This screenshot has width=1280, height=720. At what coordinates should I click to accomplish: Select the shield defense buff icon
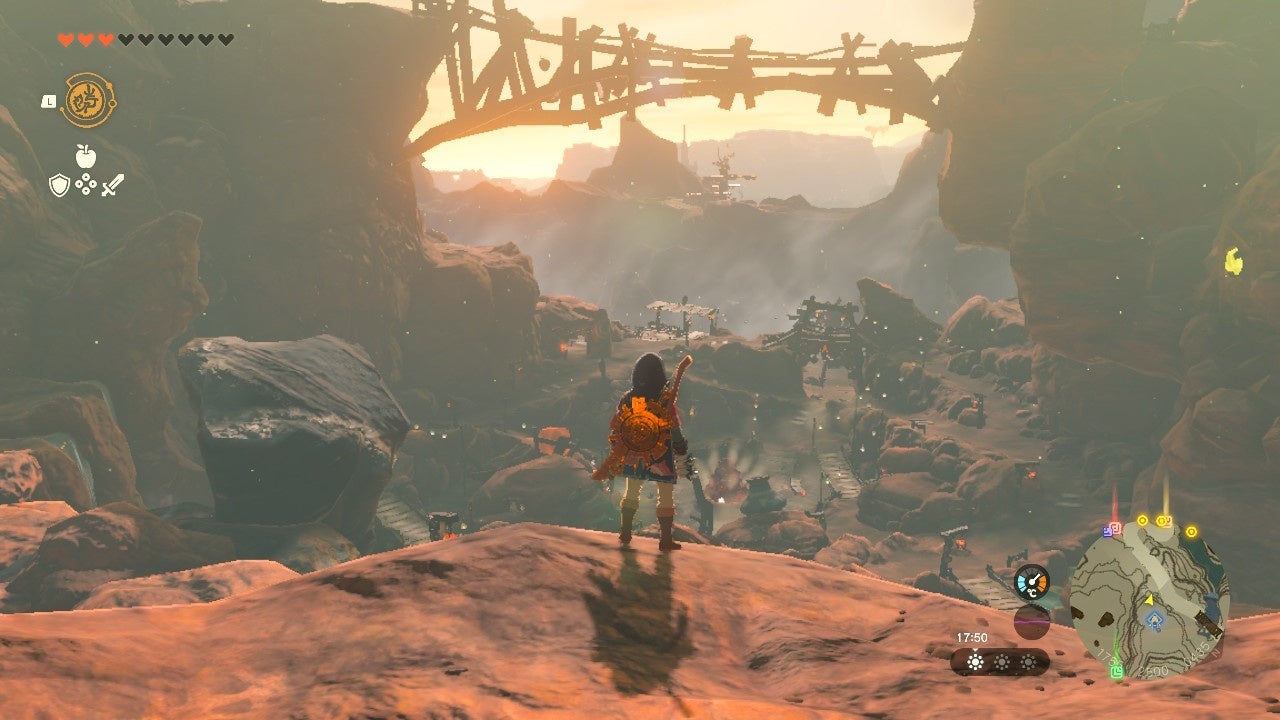(58, 185)
